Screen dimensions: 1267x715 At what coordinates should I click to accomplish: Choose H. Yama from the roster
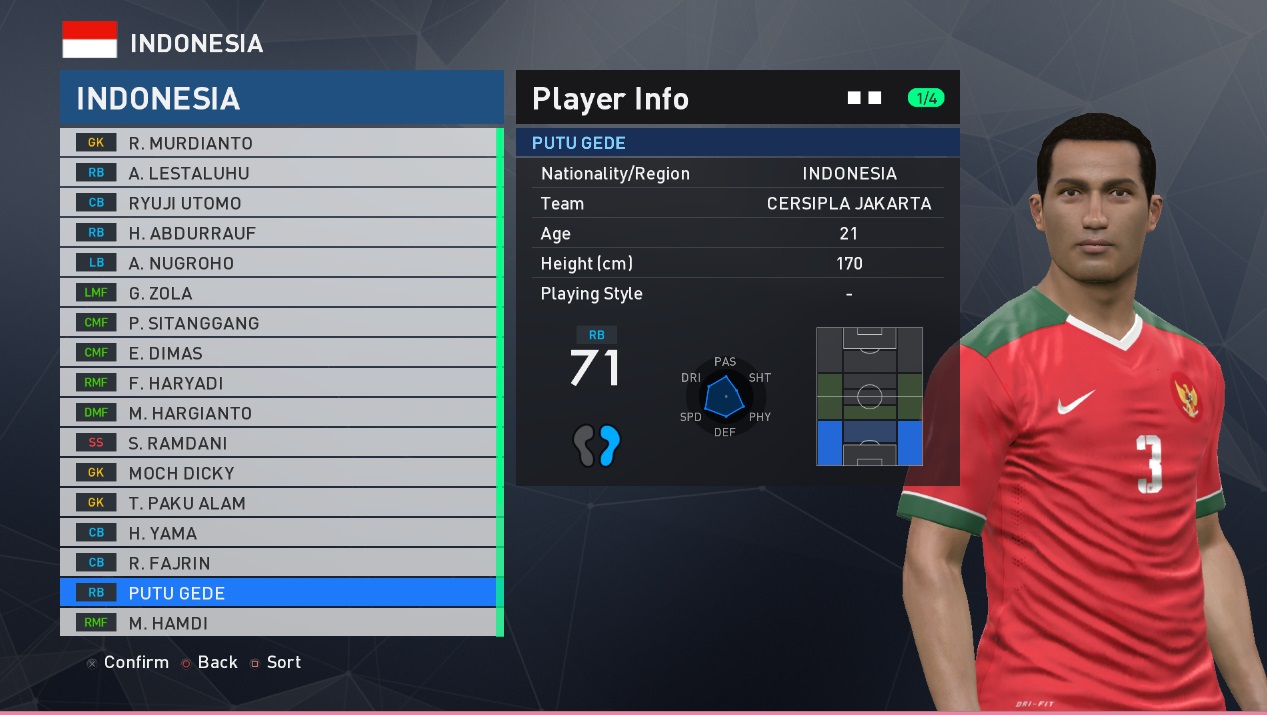pos(278,533)
